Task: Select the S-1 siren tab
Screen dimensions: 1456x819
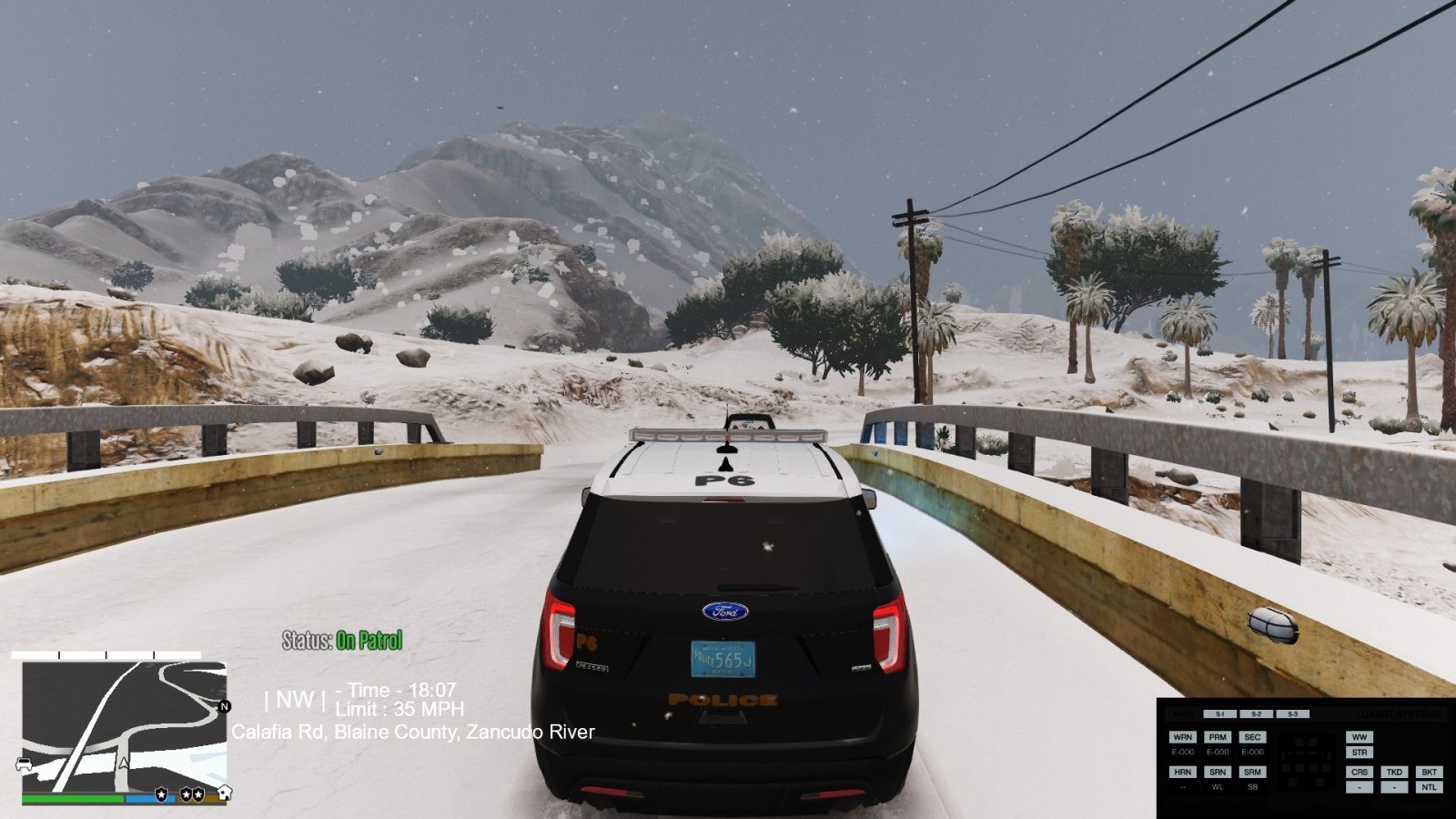Action: pyautogui.click(x=1219, y=714)
